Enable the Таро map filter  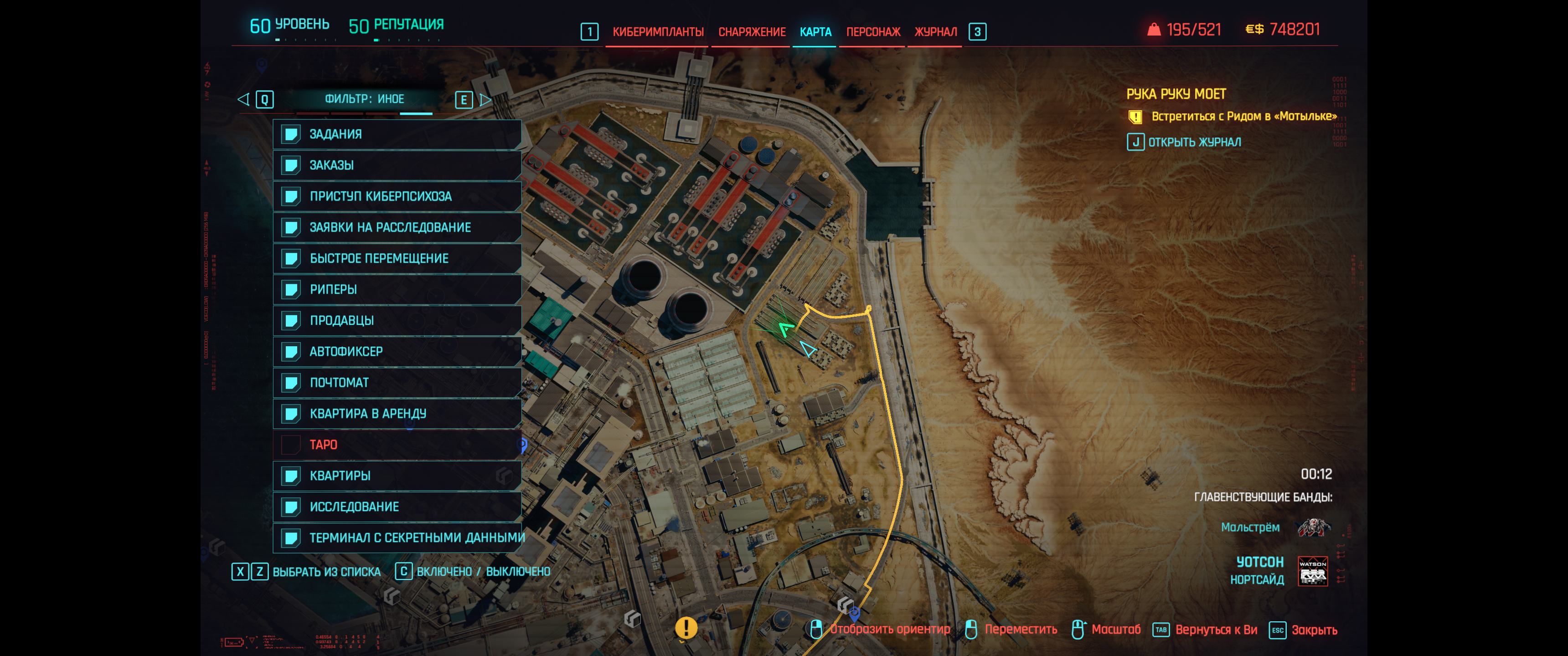click(x=397, y=445)
